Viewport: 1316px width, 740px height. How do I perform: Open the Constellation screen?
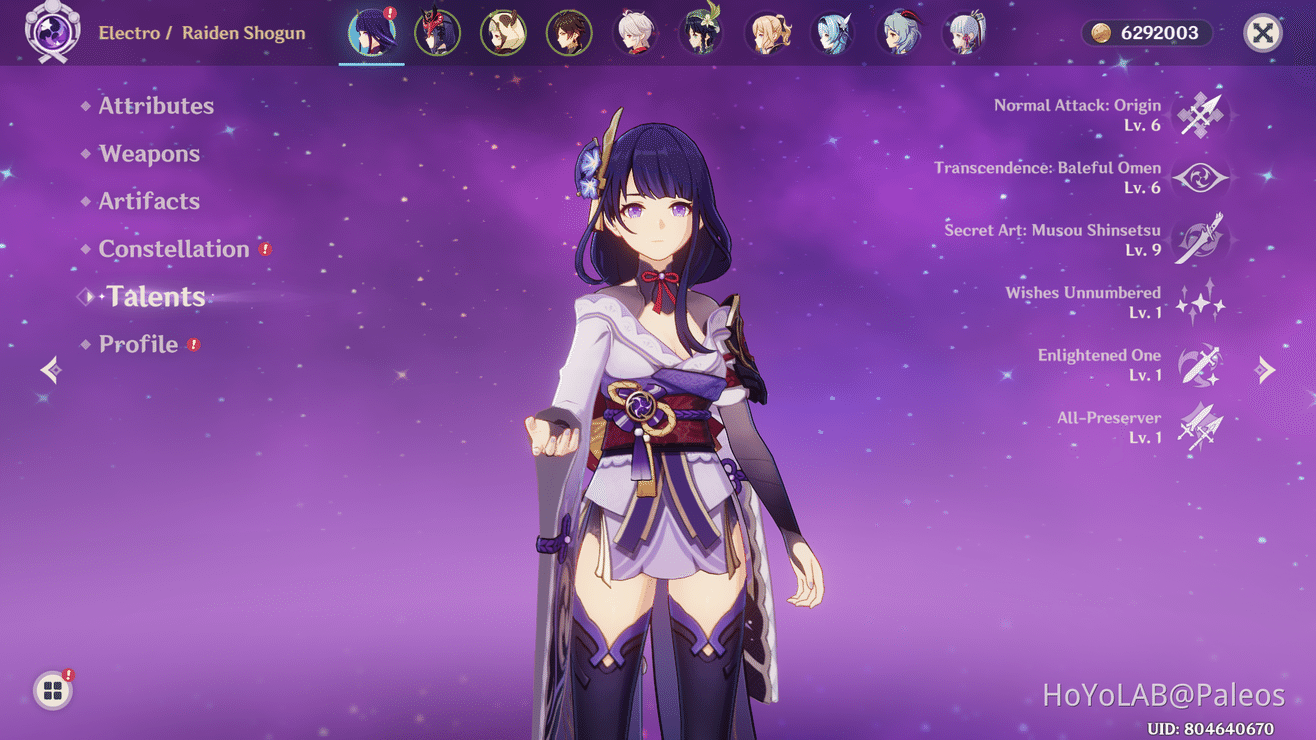click(173, 249)
